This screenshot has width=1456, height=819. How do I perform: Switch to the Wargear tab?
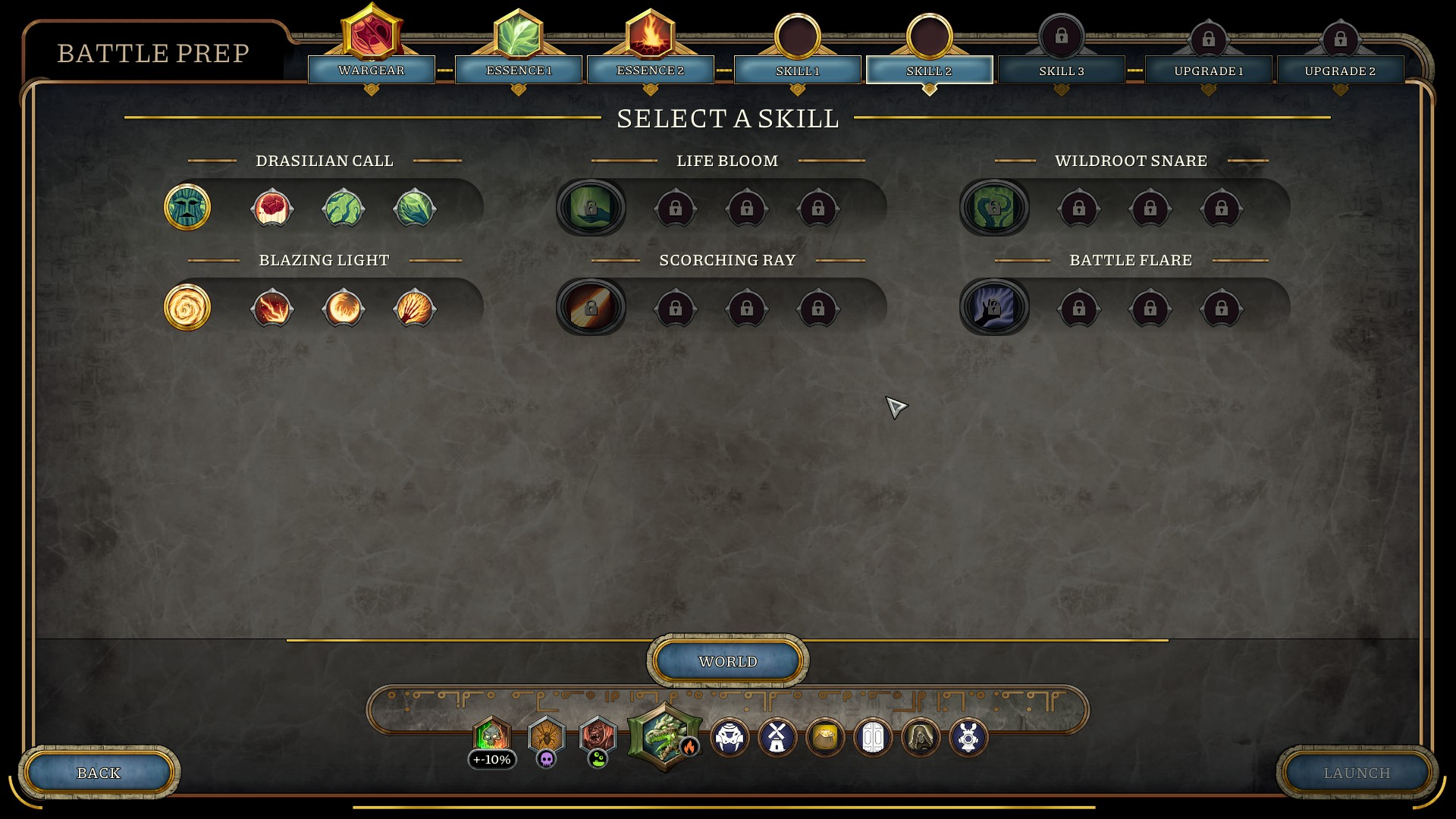click(372, 70)
